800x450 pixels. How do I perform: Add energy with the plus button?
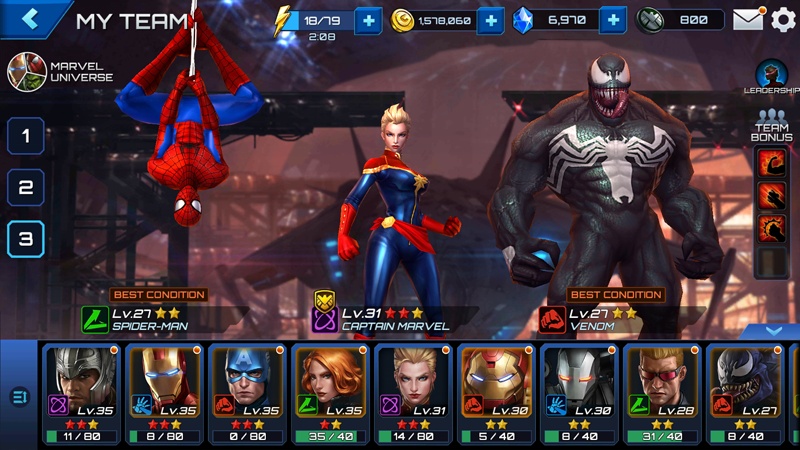[368, 20]
